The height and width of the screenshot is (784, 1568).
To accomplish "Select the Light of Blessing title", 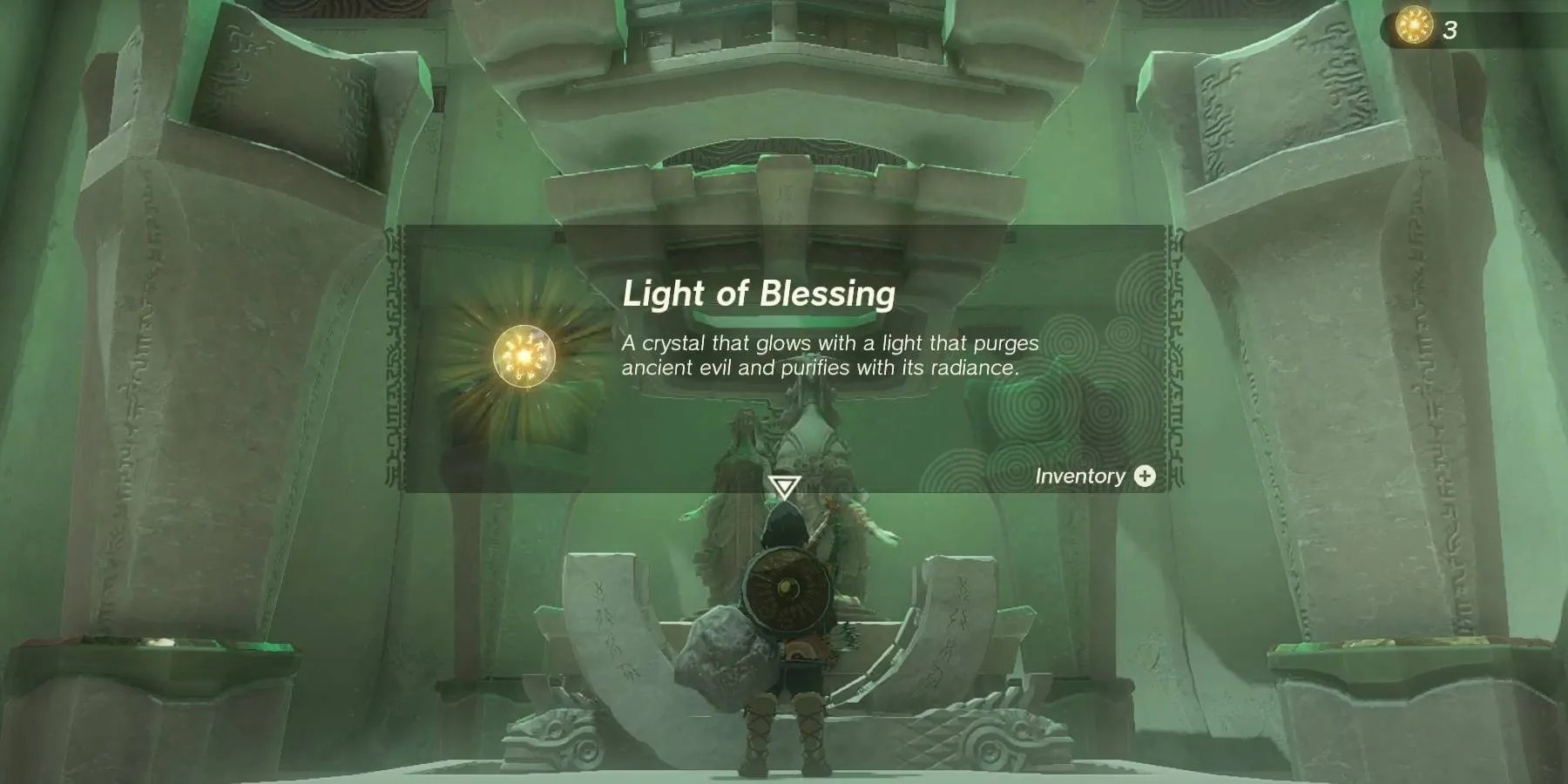I will click(x=760, y=294).
